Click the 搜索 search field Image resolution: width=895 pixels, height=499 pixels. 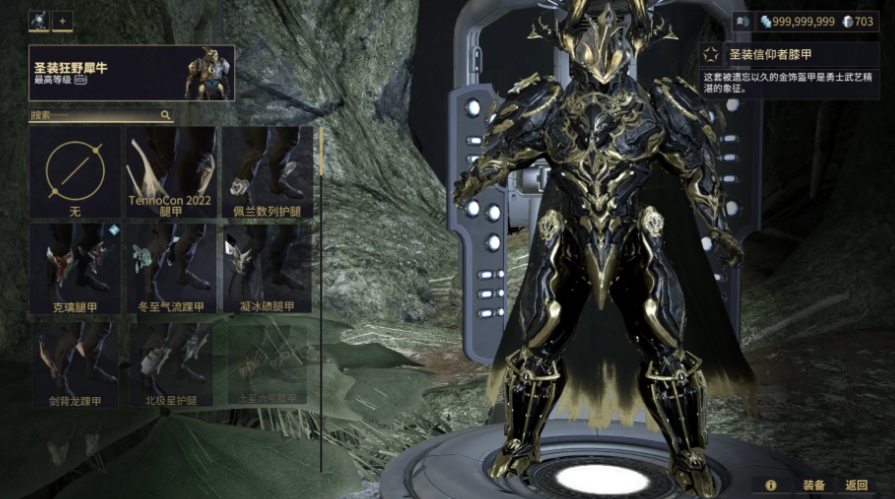tap(100, 116)
